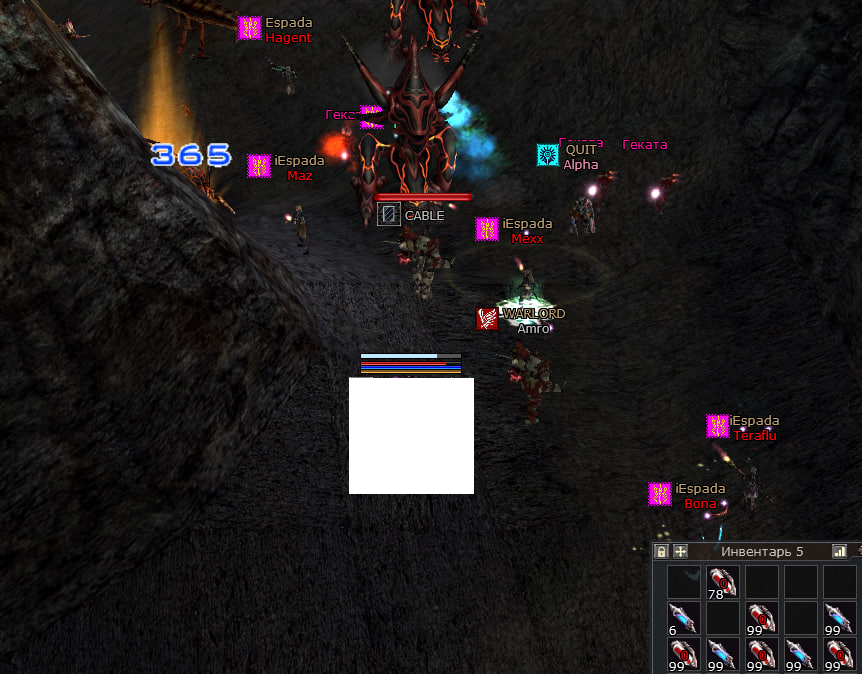Toggle the inventory lock icon
Image resolution: width=862 pixels, height=674 pixels.
point(661,551)
